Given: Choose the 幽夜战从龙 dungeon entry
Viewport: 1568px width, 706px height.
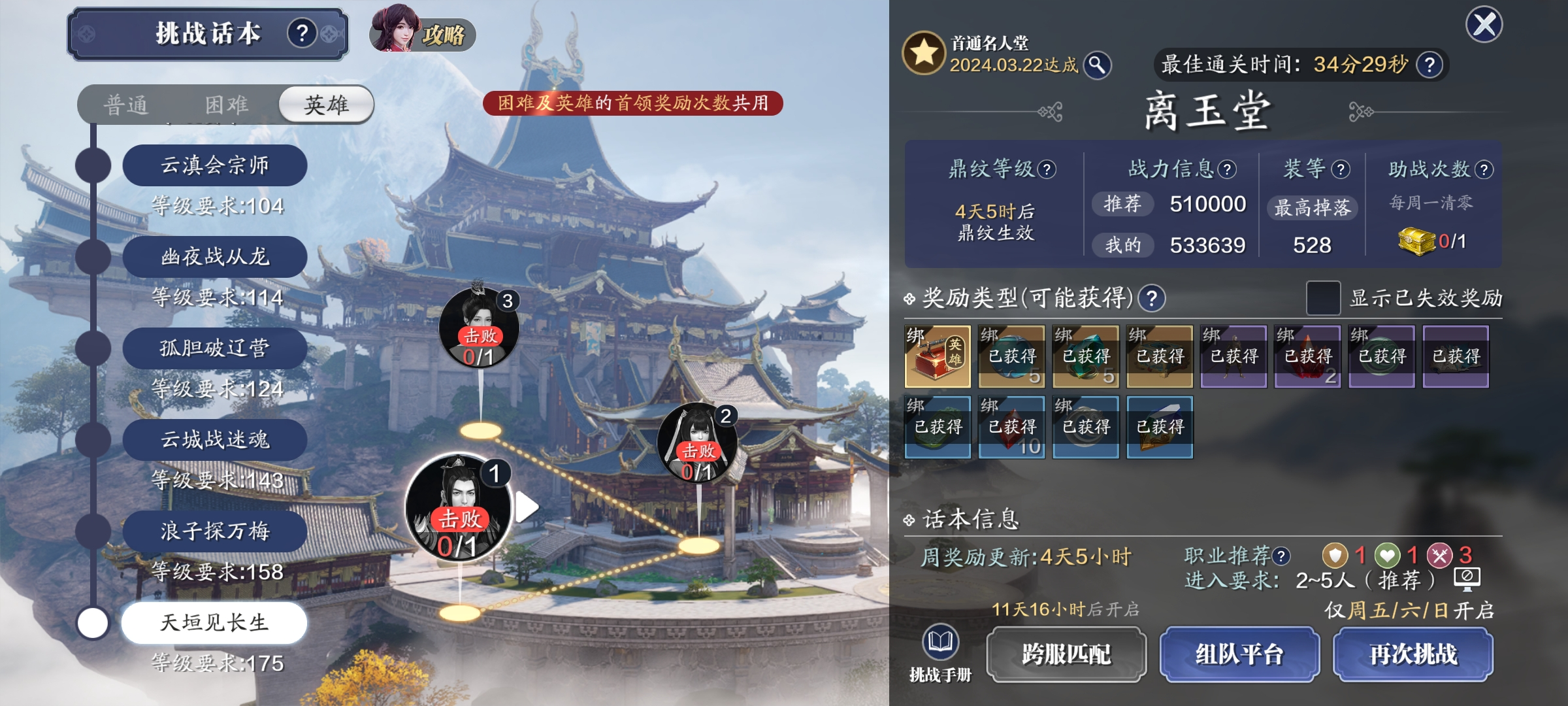Looking at the screenshot, I should point(214,257).
